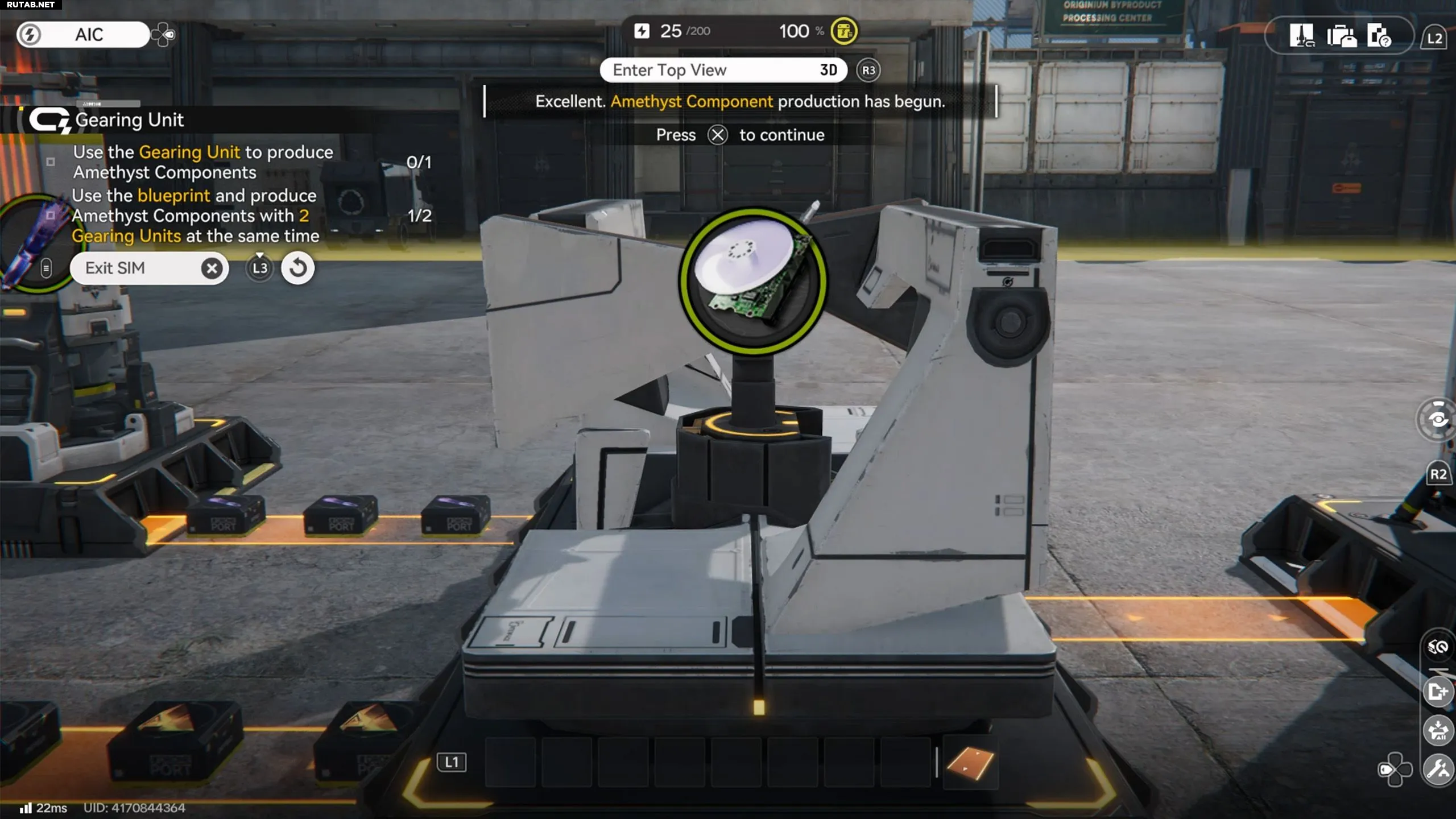Click the yellow power storage coin icon
The image size is (1456, 819).
pos(843,31)
